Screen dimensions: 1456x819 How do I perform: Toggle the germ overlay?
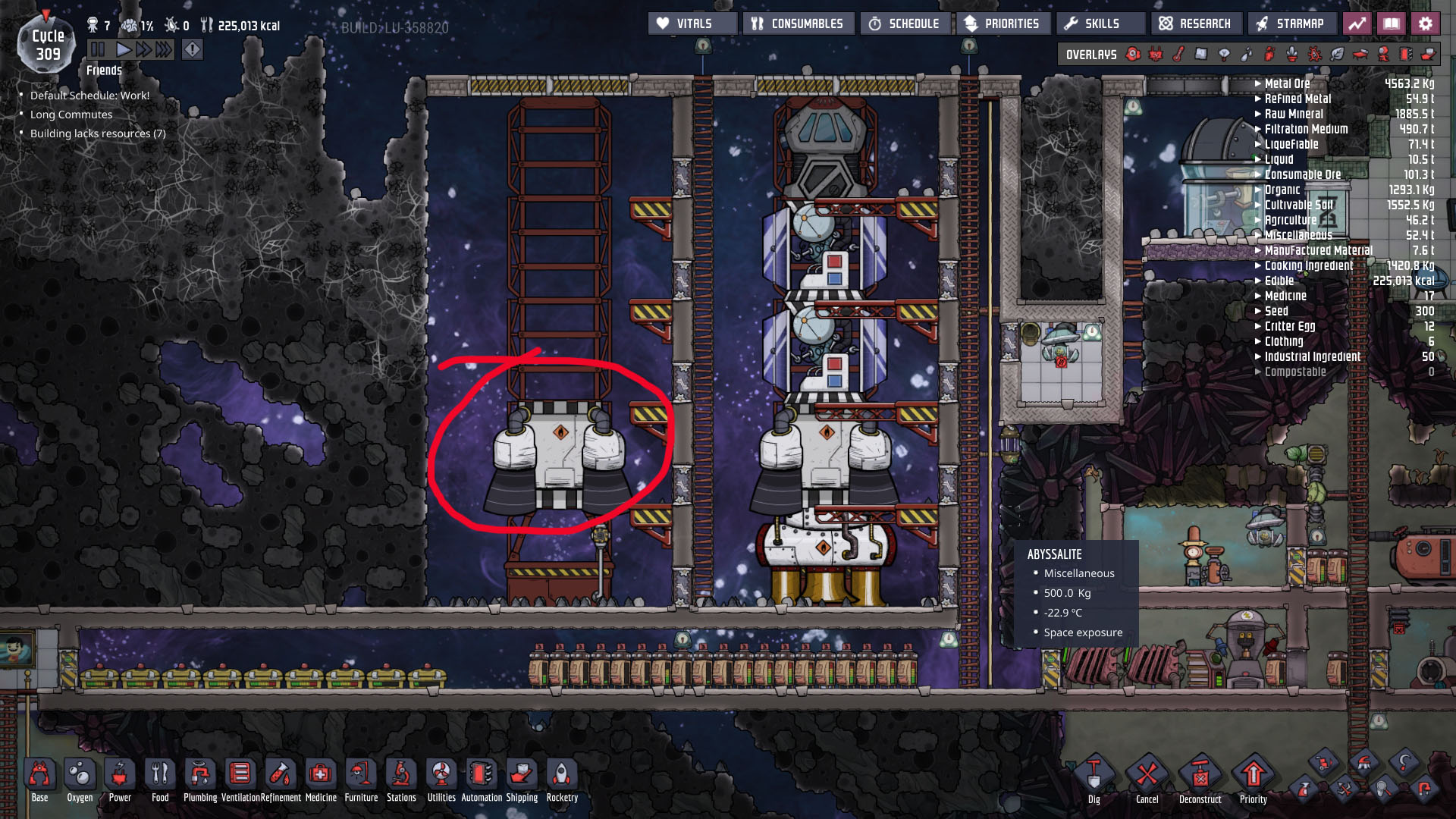coord(1315,54)
